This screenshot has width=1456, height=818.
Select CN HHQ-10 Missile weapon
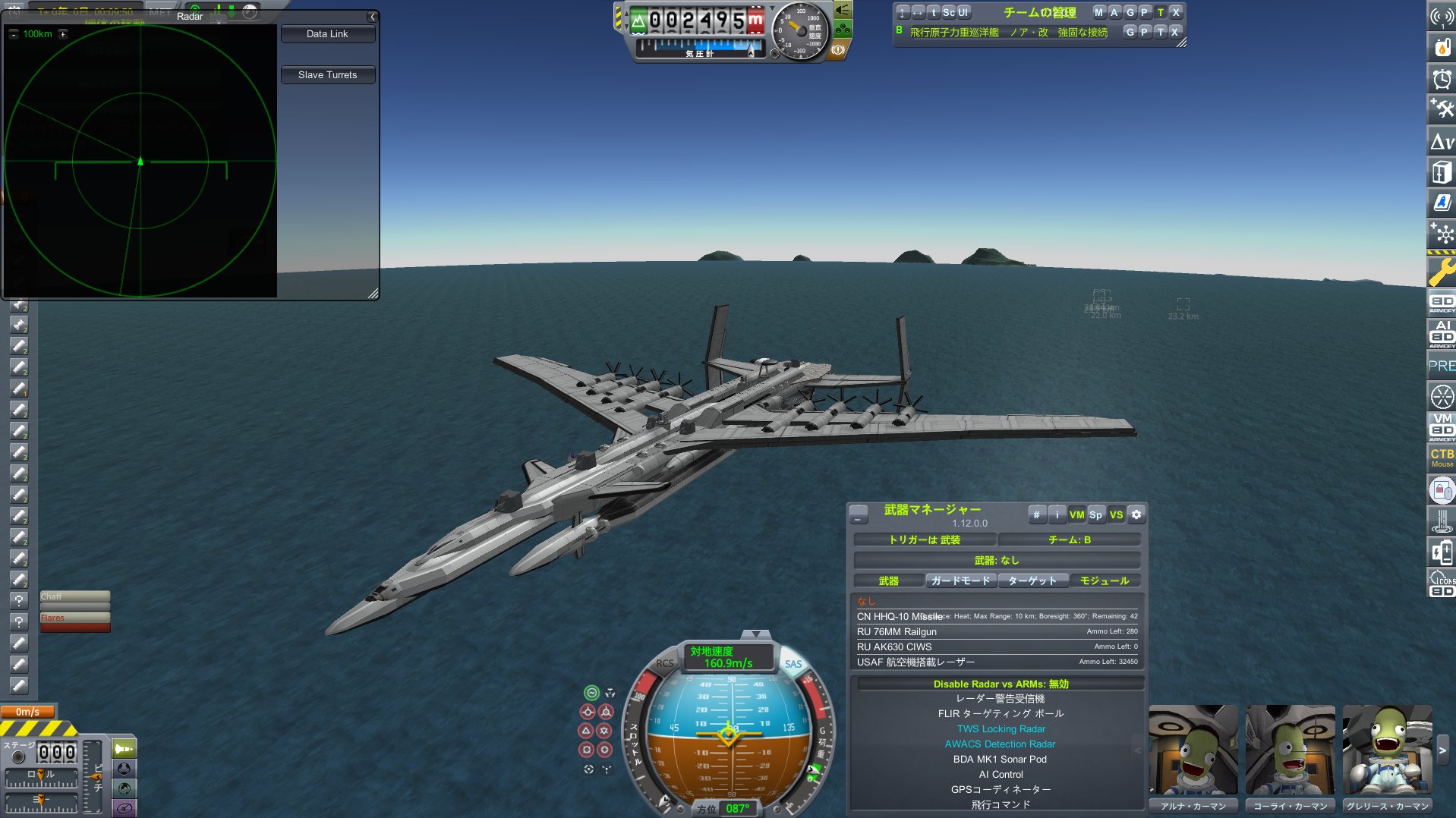click(899, 617)
